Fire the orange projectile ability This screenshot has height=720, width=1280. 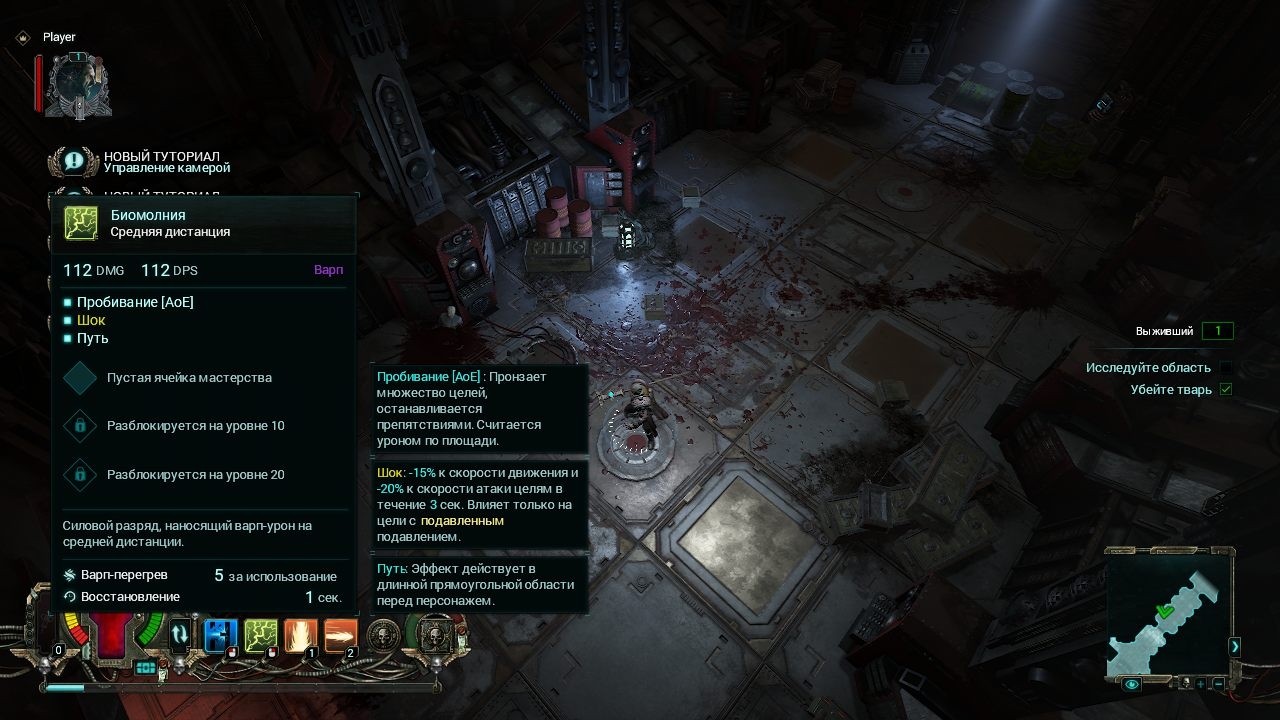340,636
